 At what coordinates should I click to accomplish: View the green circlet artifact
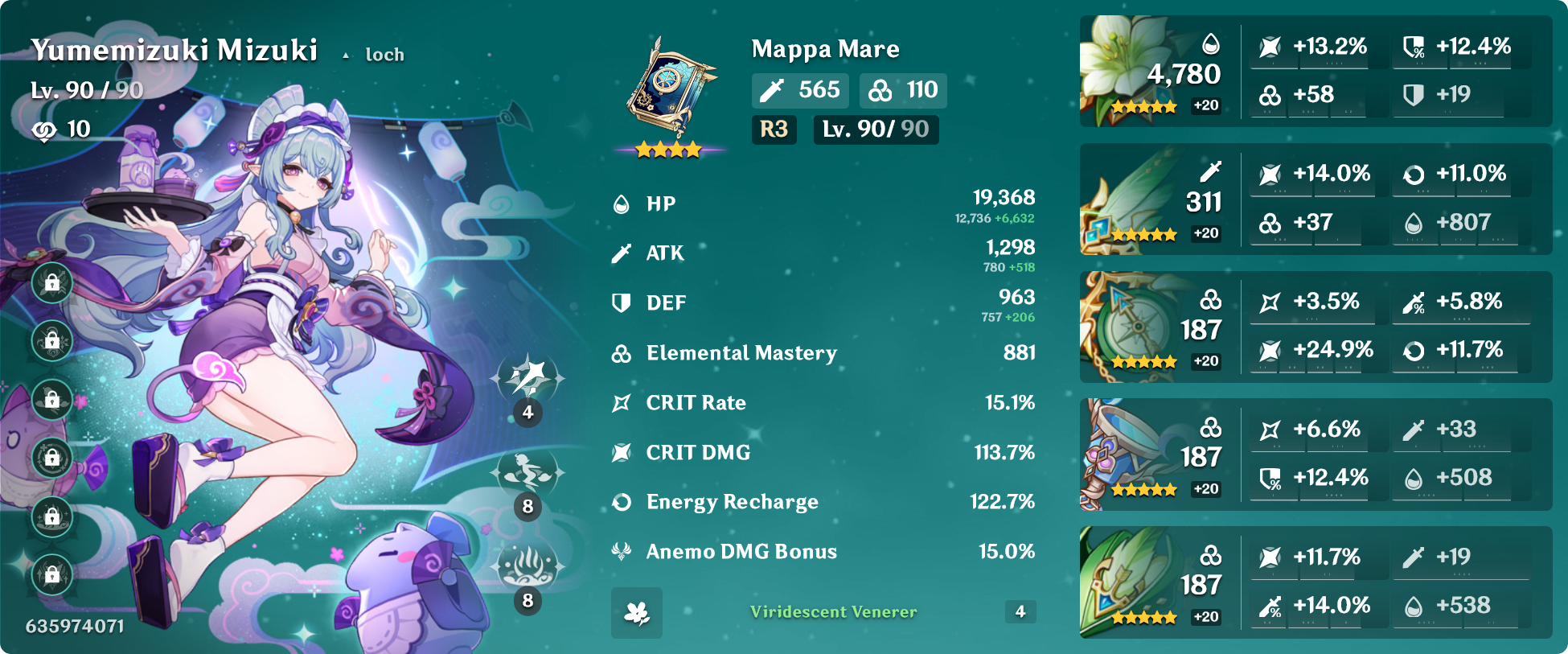(1126, 582)
